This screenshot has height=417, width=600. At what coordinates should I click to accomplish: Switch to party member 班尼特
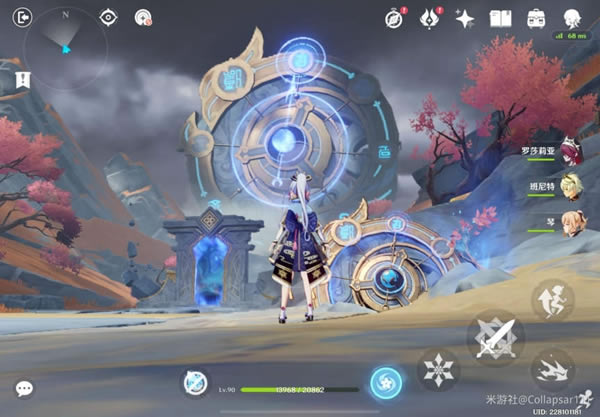(x=571, y=186)
